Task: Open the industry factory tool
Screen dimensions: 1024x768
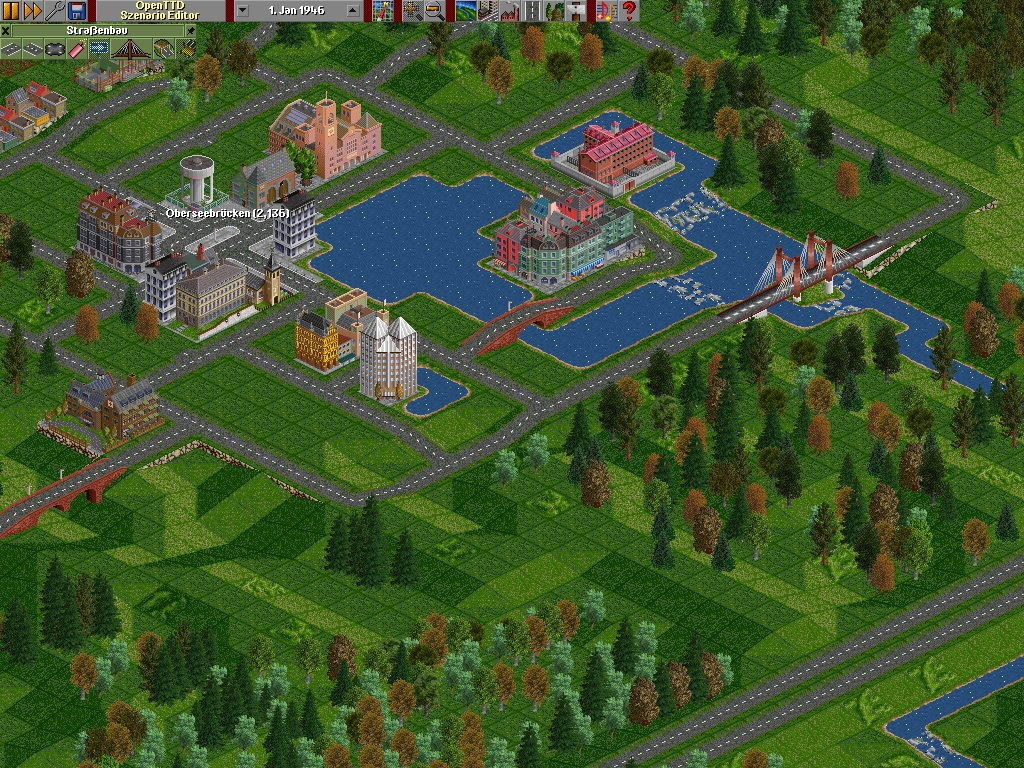Action: (x=509, y=11)
